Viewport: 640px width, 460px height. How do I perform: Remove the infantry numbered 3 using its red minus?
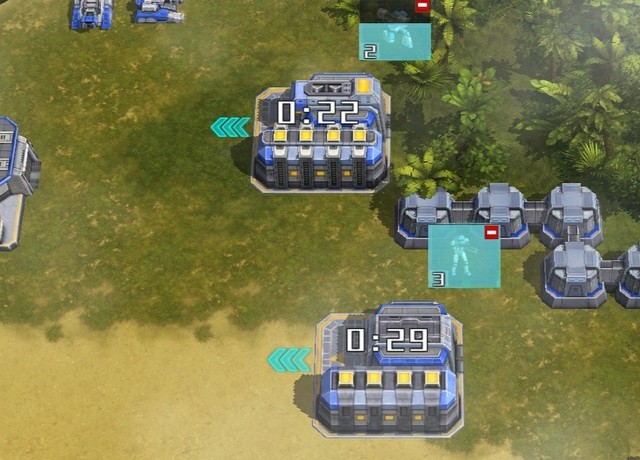(x=491, y=233)
